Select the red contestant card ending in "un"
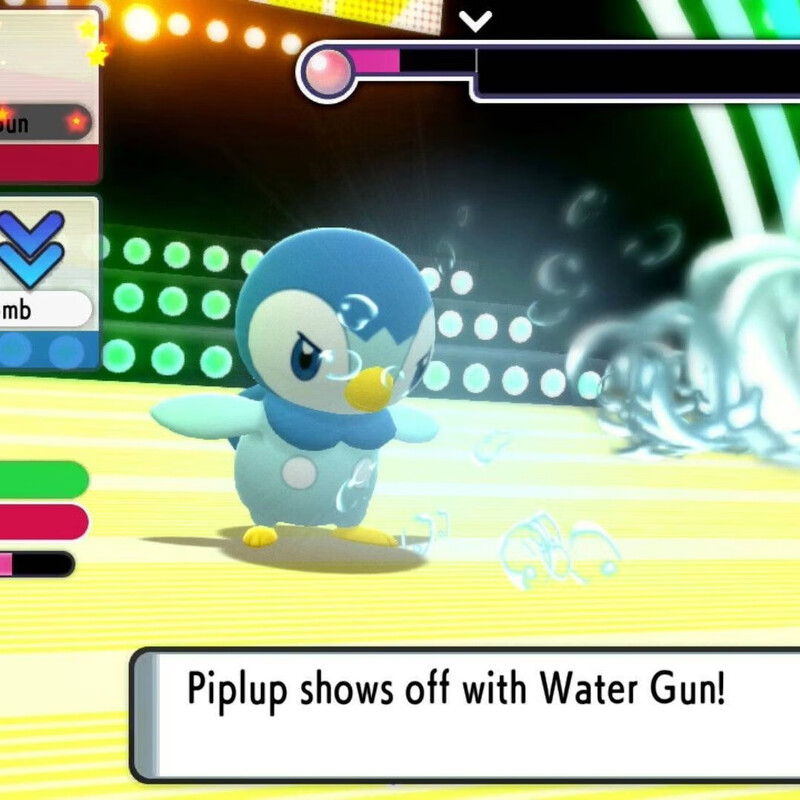This screenshot has height=800, width=800. [48, 95]
